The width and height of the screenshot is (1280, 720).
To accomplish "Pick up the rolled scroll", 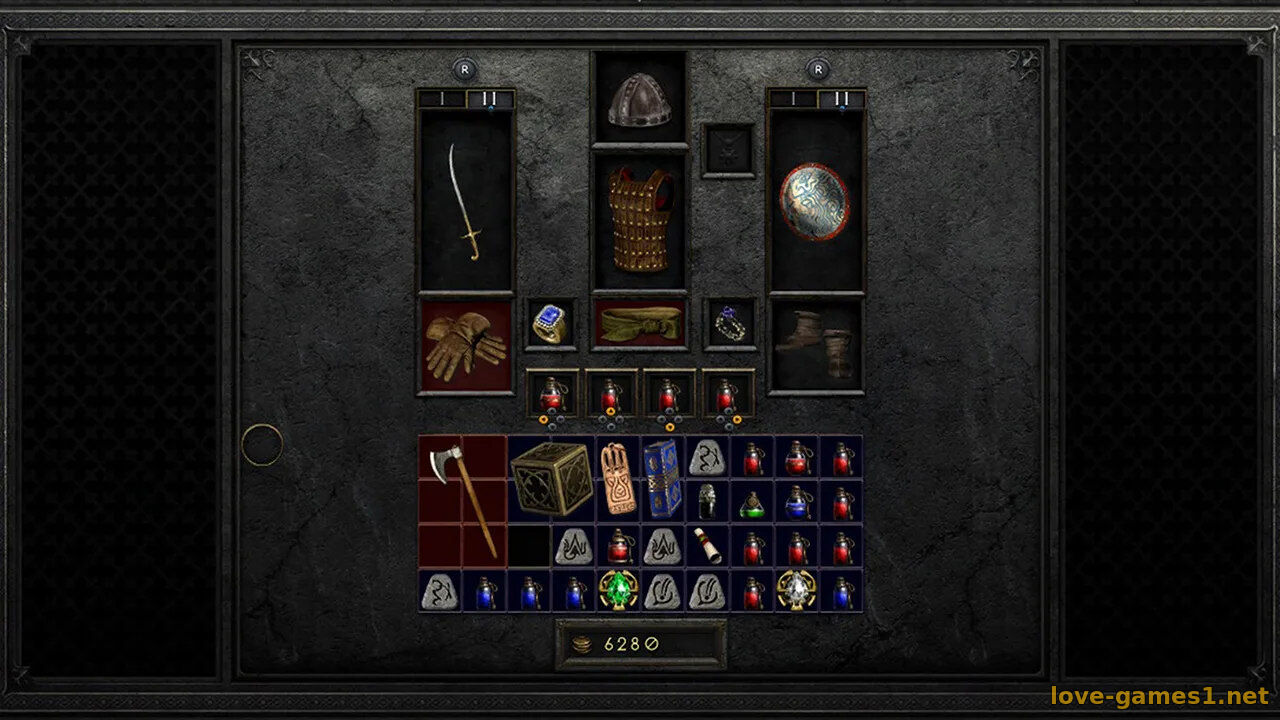I will click(708, 546).
